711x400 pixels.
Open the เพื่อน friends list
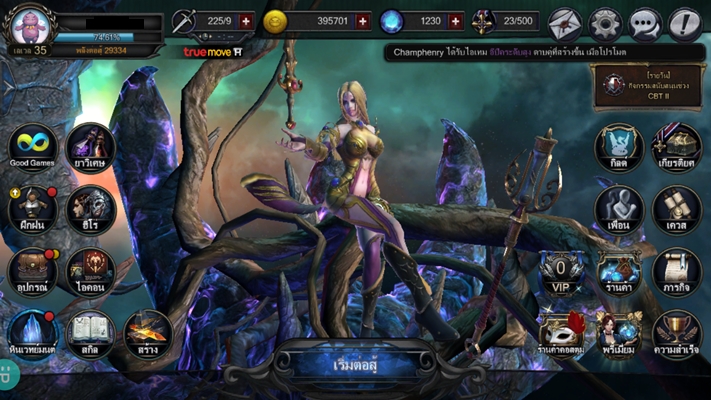[x=619, y=208]
